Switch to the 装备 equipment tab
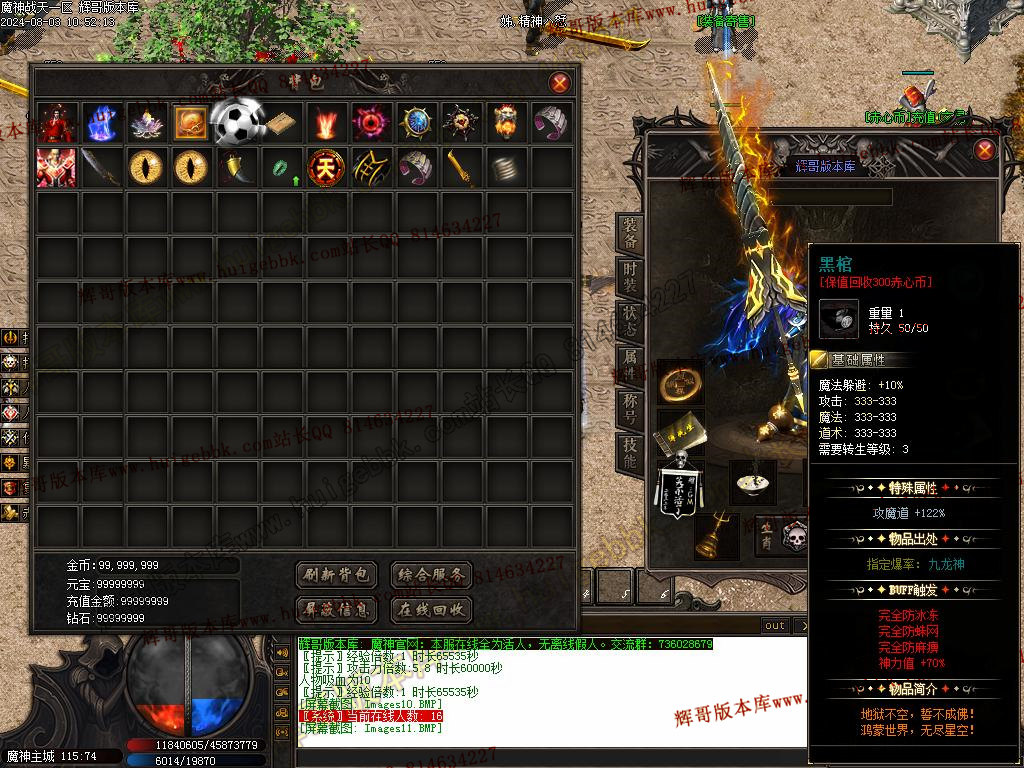 [x=630, y=232]
